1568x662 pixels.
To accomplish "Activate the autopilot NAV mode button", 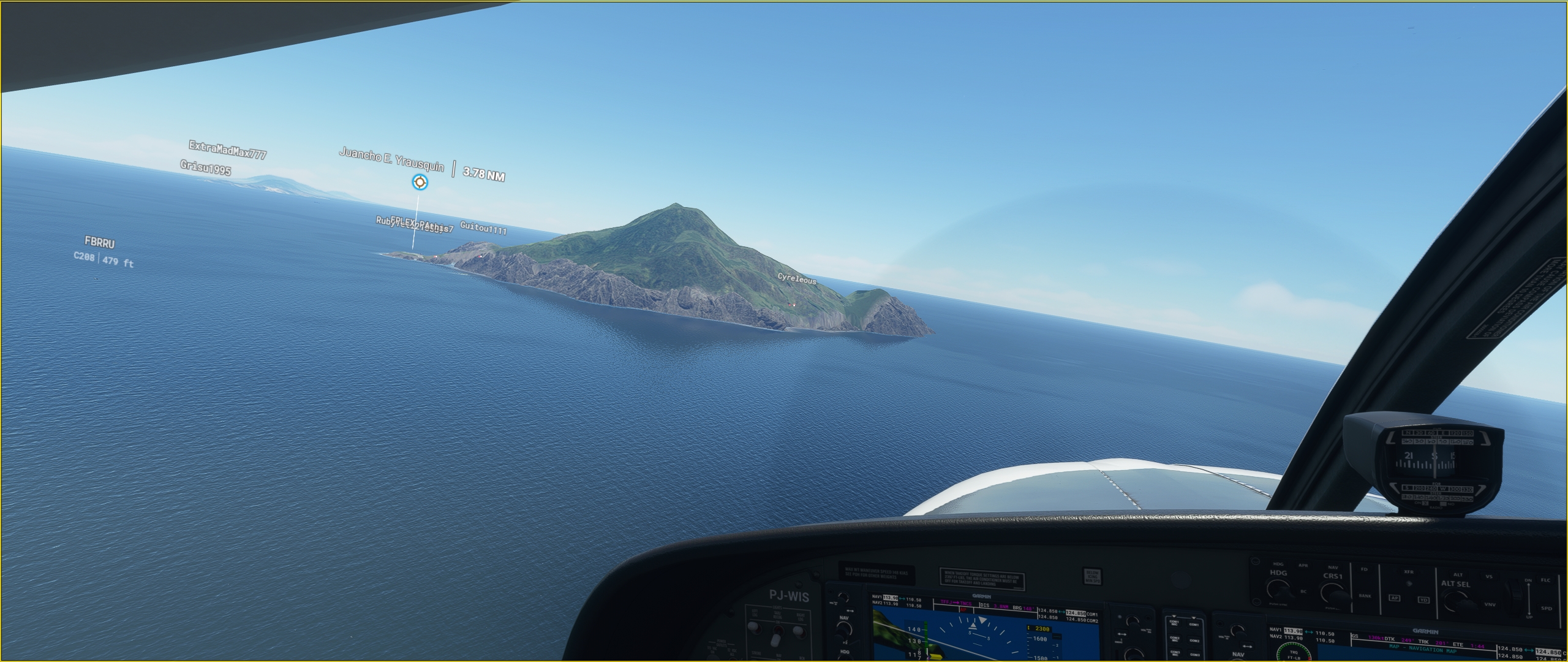I will tap(1333, 568).
